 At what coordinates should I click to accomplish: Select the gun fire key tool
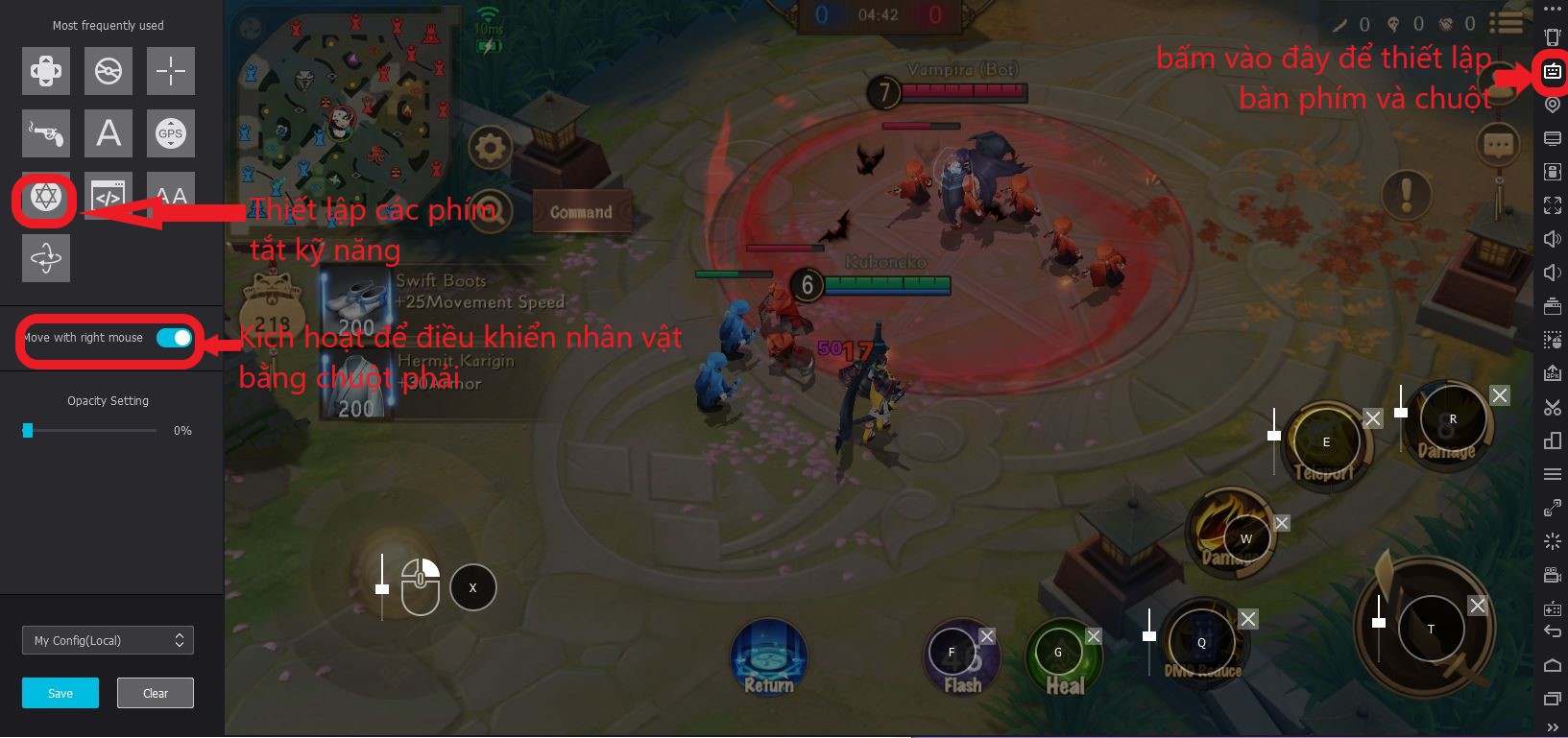click(x=46, y=133)
